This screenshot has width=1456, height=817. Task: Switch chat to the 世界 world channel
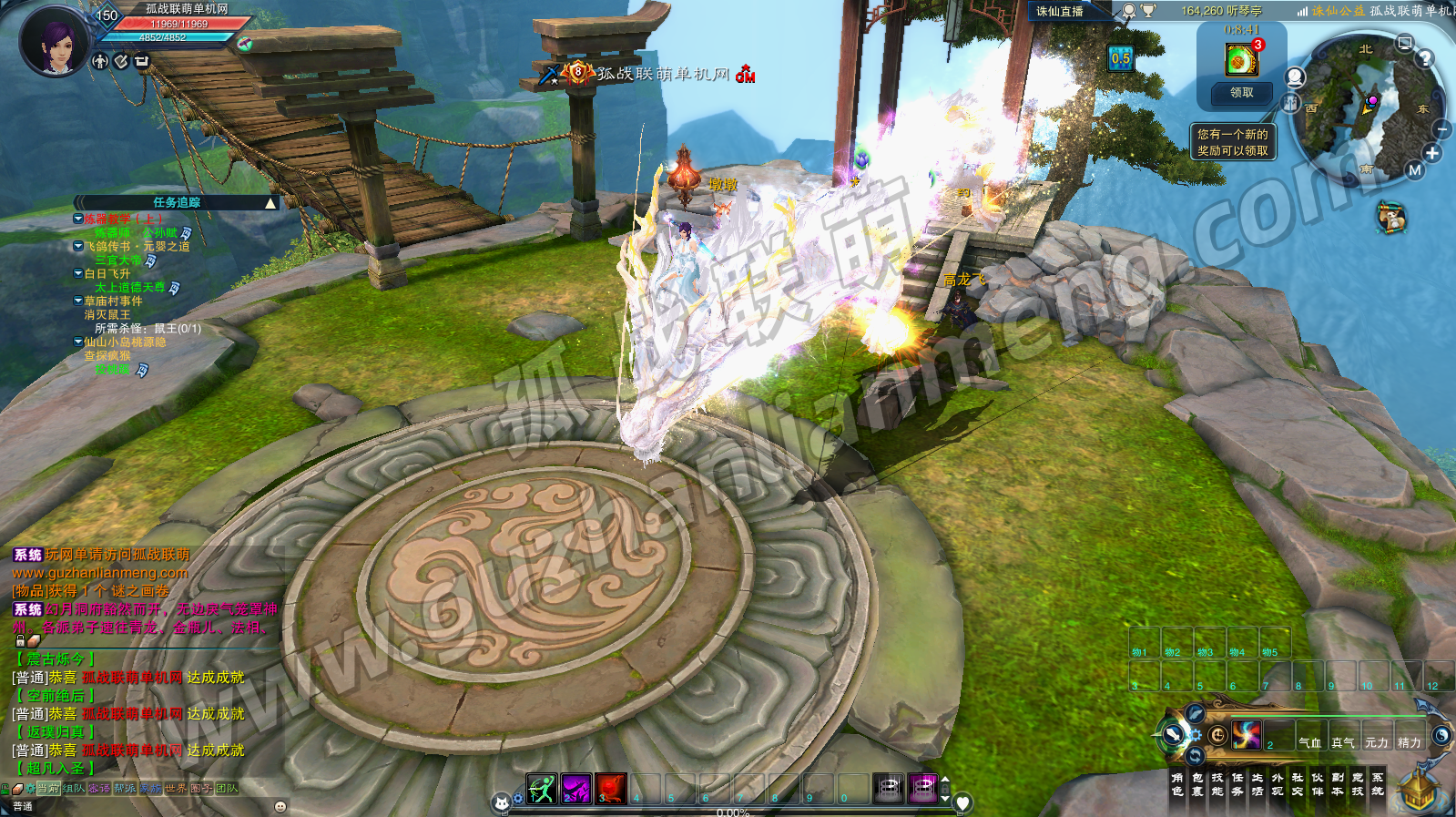176,789
